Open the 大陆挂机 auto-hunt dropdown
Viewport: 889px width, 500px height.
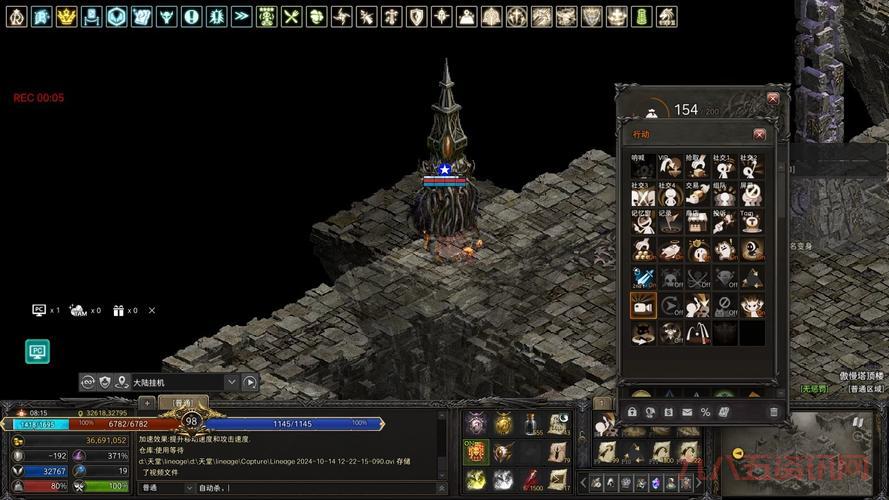(x=231, y=382)
